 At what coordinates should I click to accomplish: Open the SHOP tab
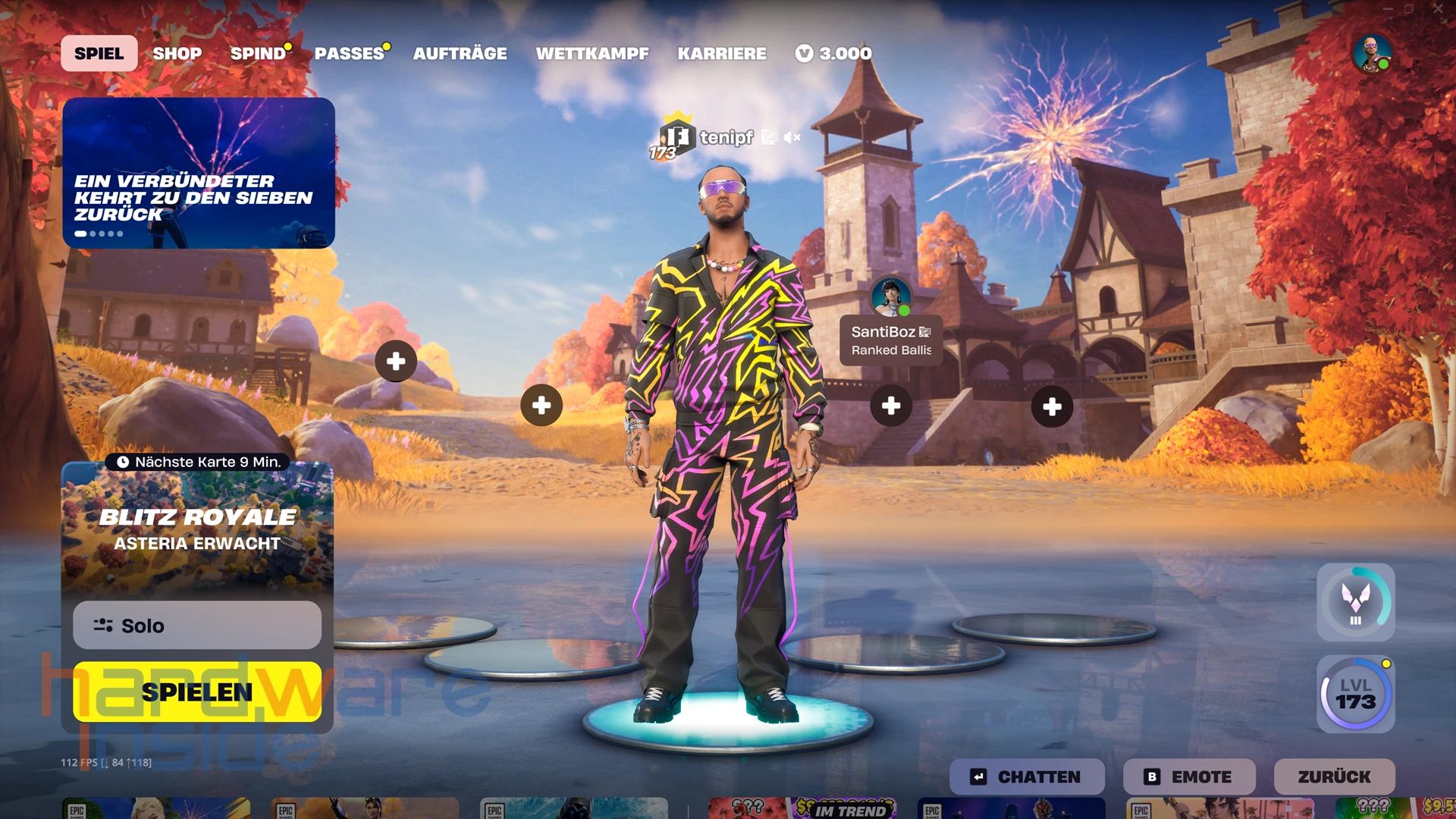[x=177, y=53]
